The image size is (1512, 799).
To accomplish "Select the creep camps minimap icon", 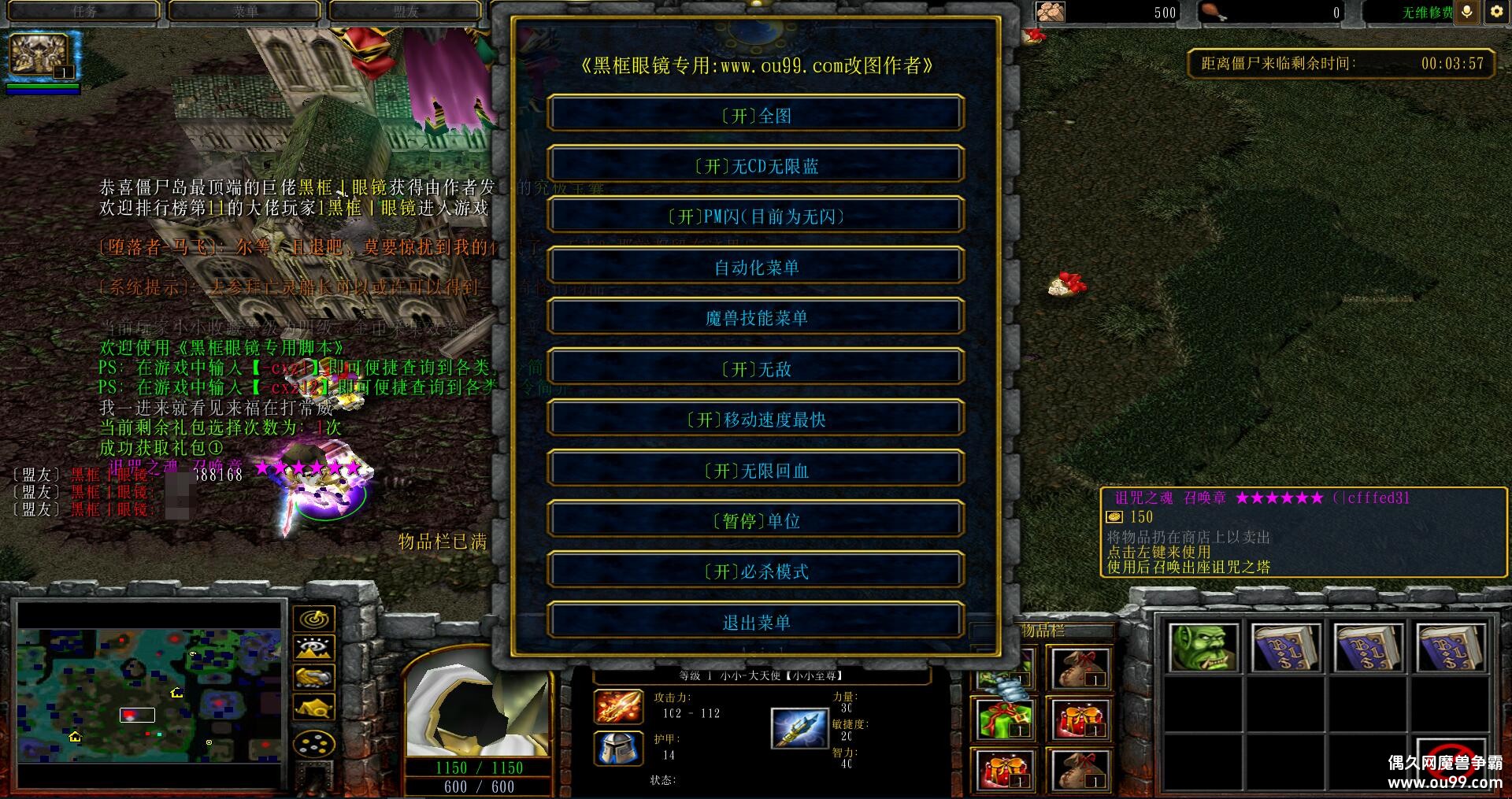I will [313, 677].
